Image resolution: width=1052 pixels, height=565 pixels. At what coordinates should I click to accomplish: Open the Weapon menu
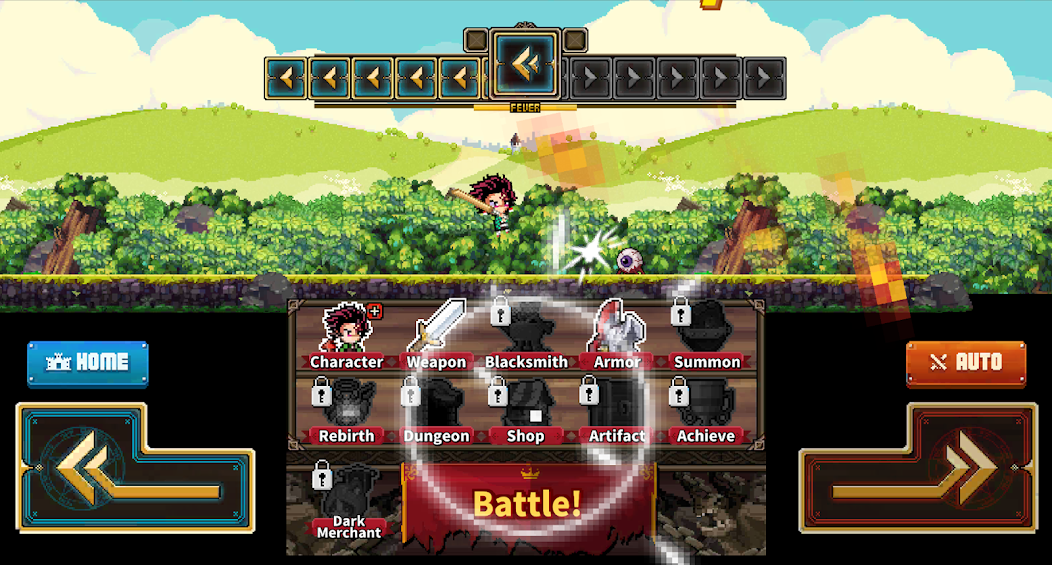click(436, 338)
